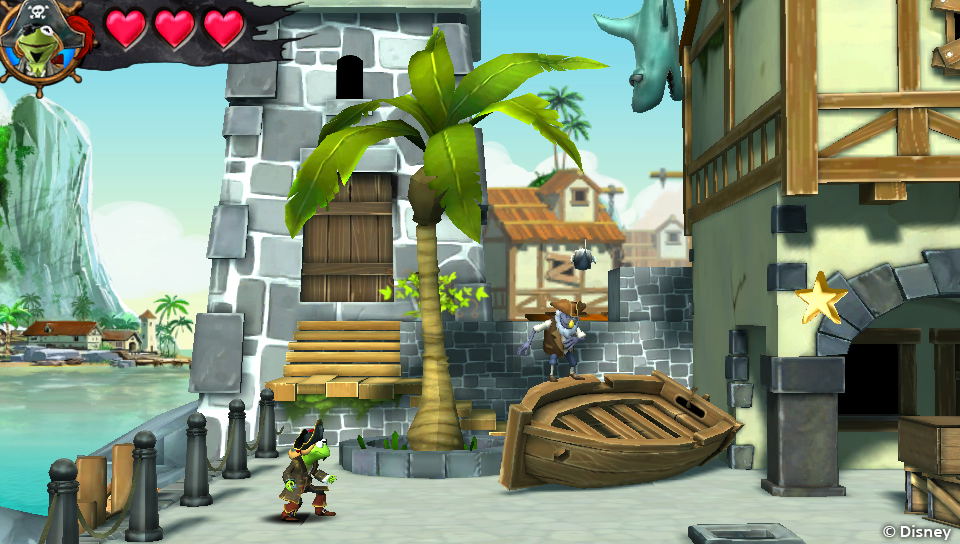Click Kermit's pirate portrait in ship wheel
The width and height of the screenshot is (960, 544).
click(x=38, y=45)
